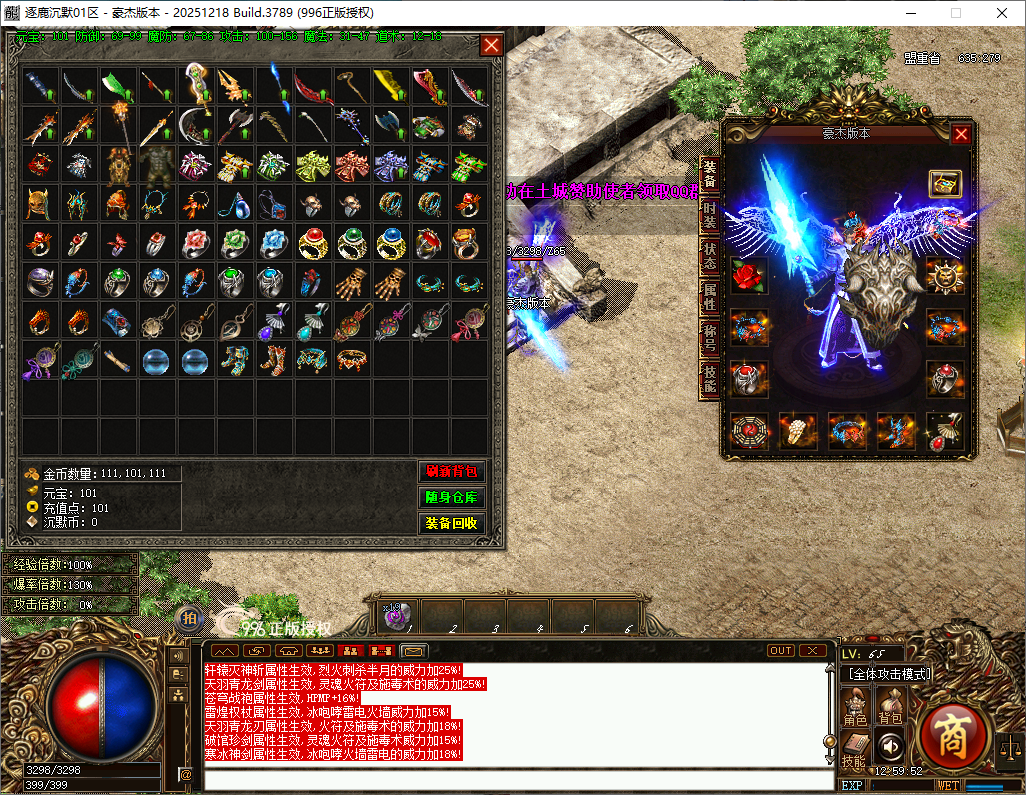This screenshot has width=1026, height=795.
Task: Toggle the sound speaker button
Action: (x=890, y=746)
